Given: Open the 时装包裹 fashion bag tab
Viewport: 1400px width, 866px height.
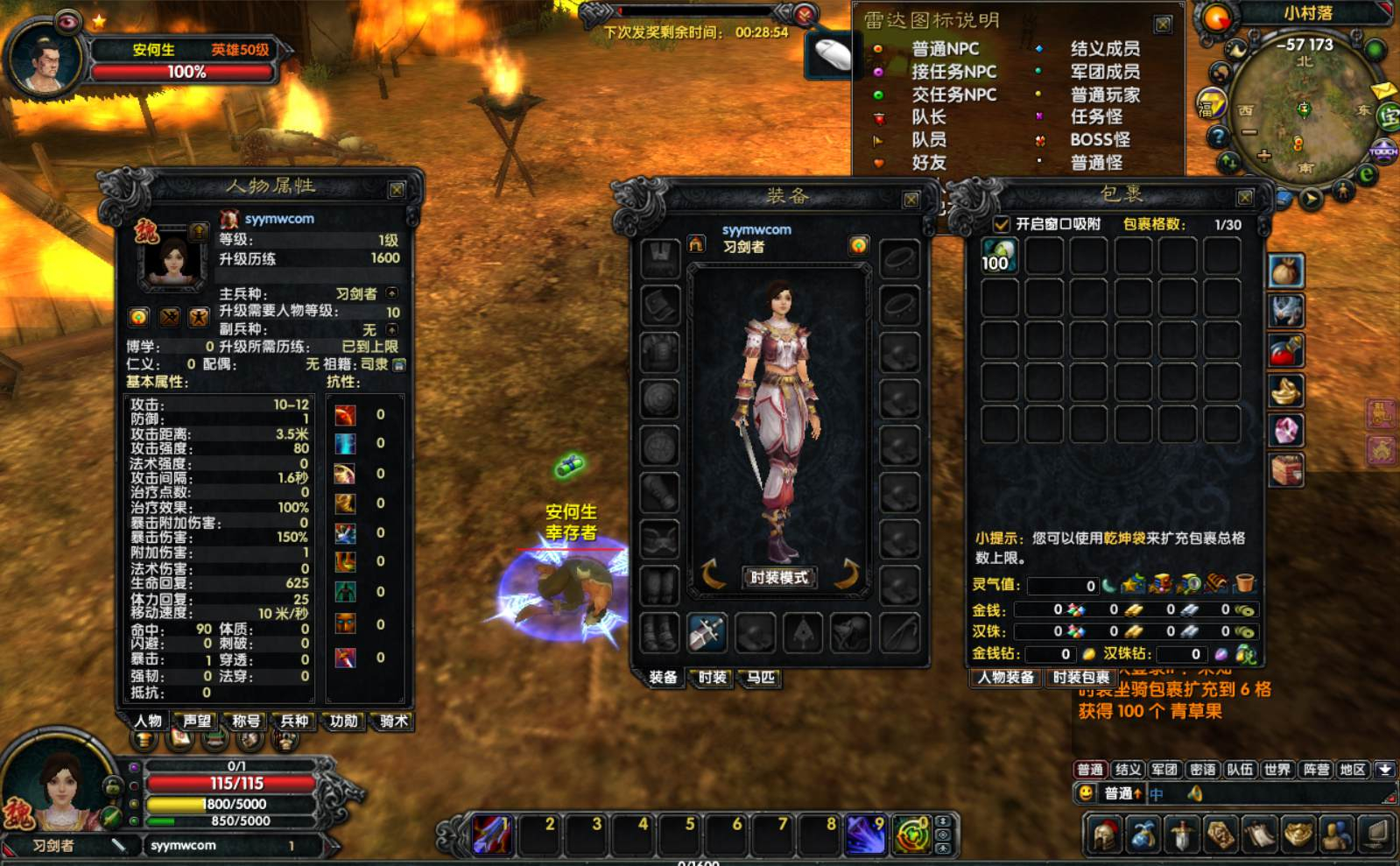Looking at the screenshot, I should [1080, 677].
